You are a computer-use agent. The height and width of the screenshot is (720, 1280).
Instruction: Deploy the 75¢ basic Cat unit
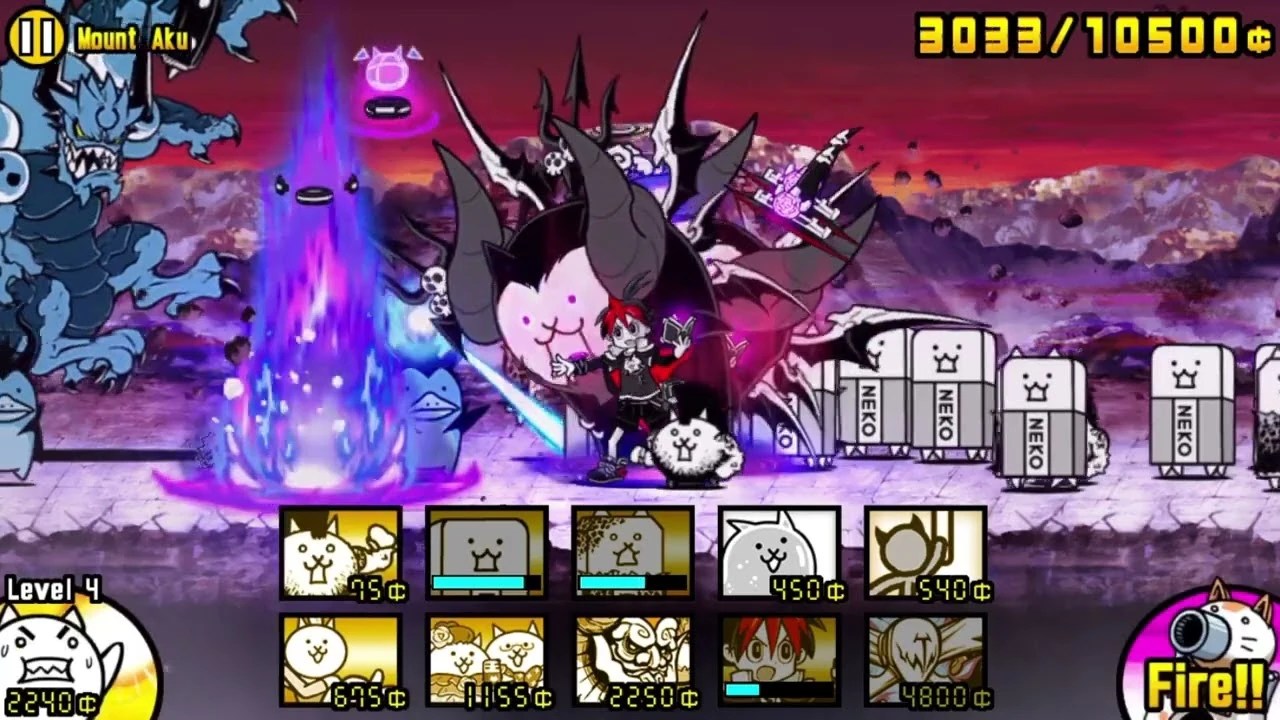(340, 552)
